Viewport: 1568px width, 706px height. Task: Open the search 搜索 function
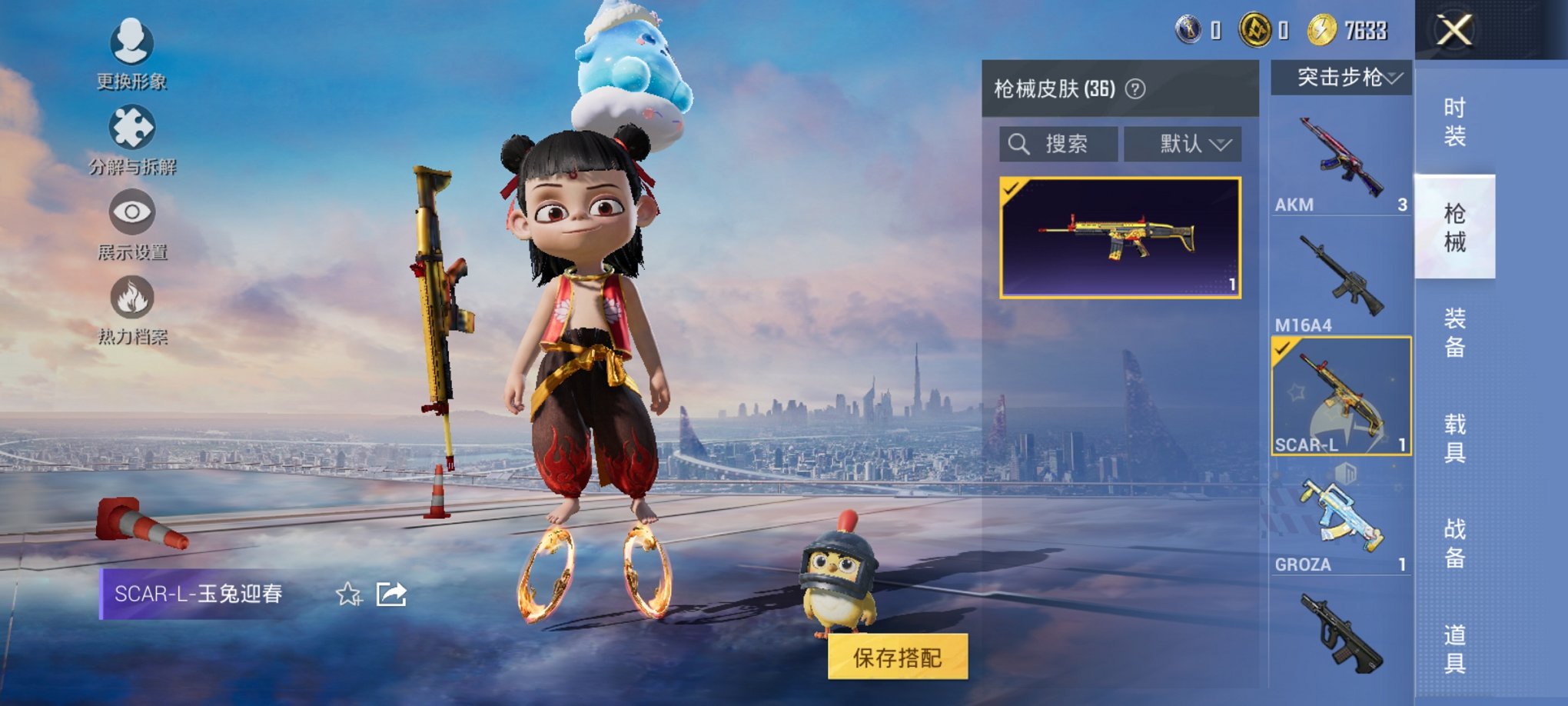point(1058,145)
